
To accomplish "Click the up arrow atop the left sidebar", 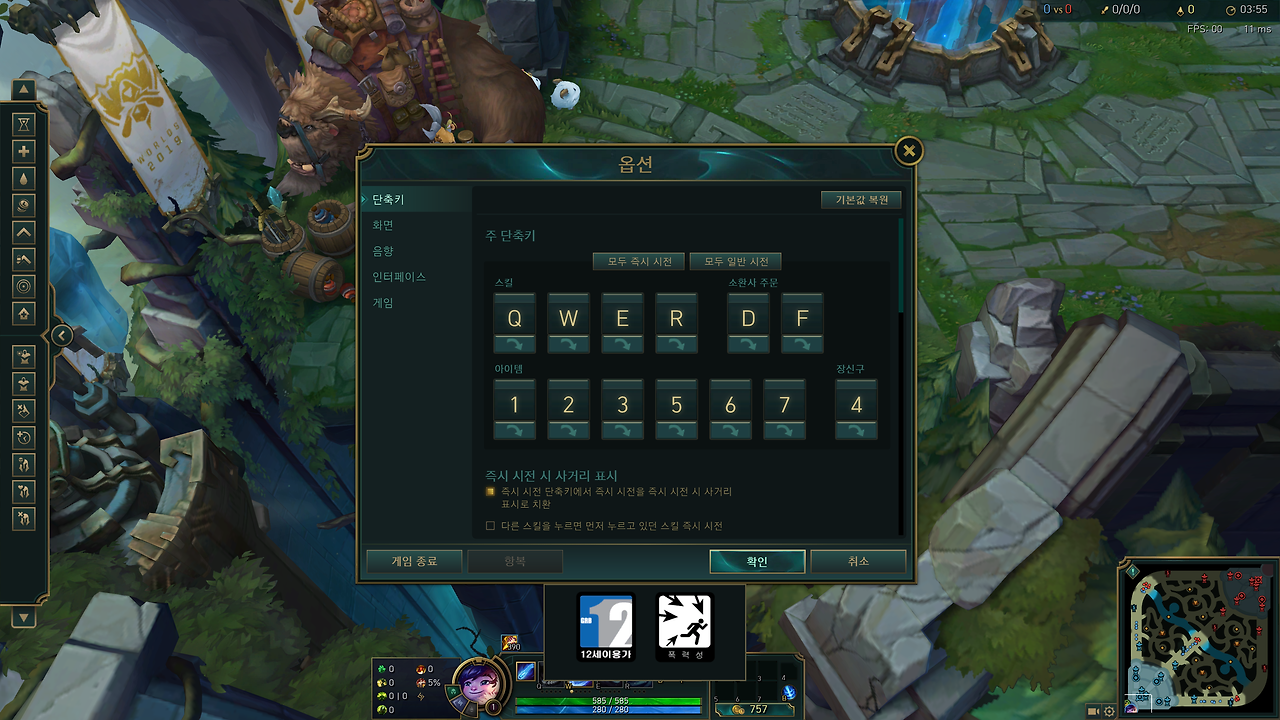I will tap(23, 89).
